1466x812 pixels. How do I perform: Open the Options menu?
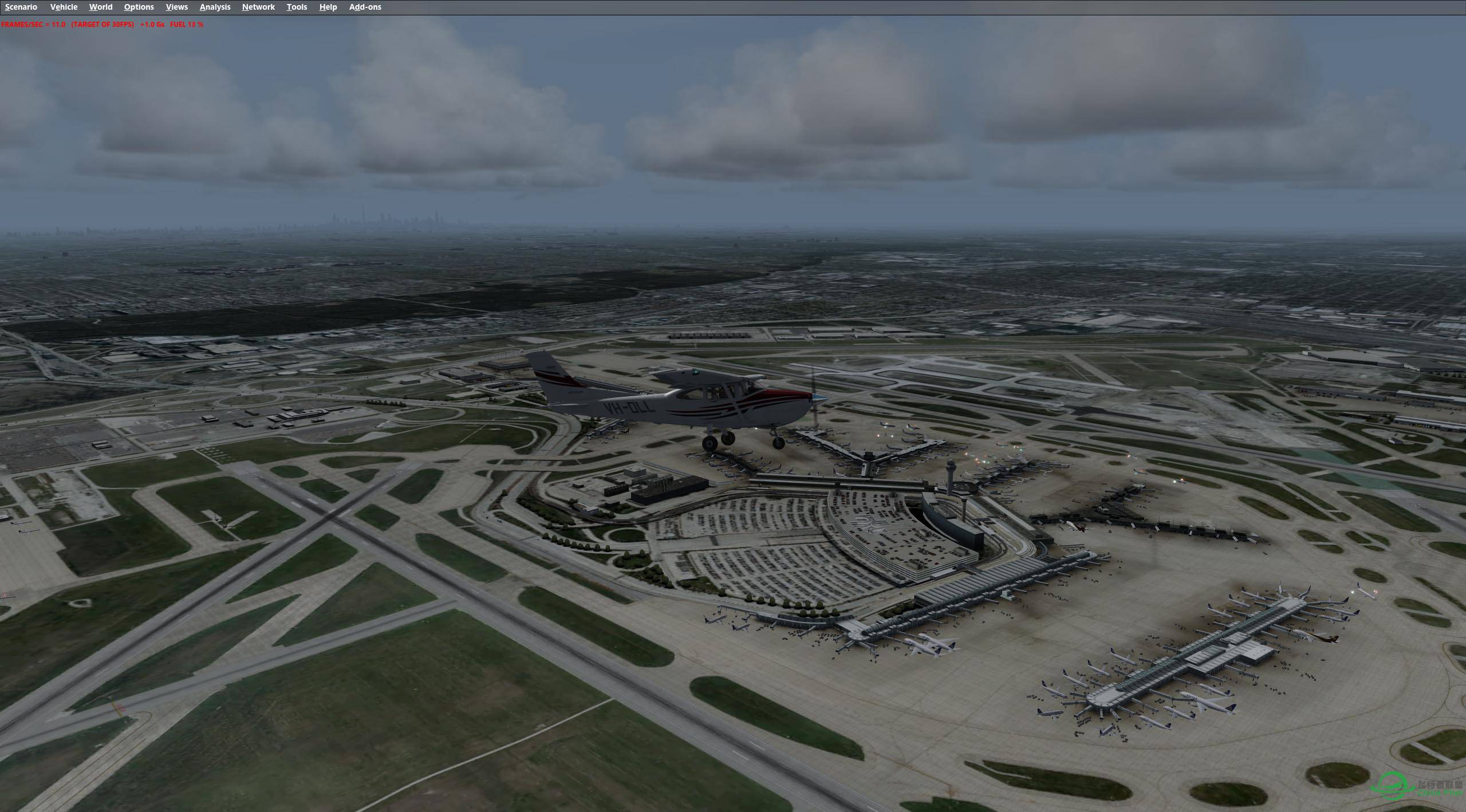[x=139, y=7]
